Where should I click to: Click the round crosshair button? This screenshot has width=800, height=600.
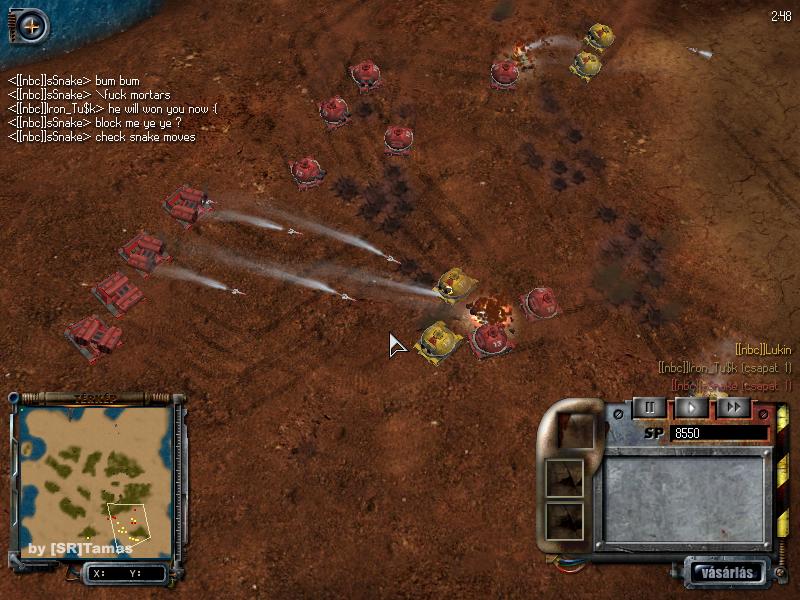32,26
